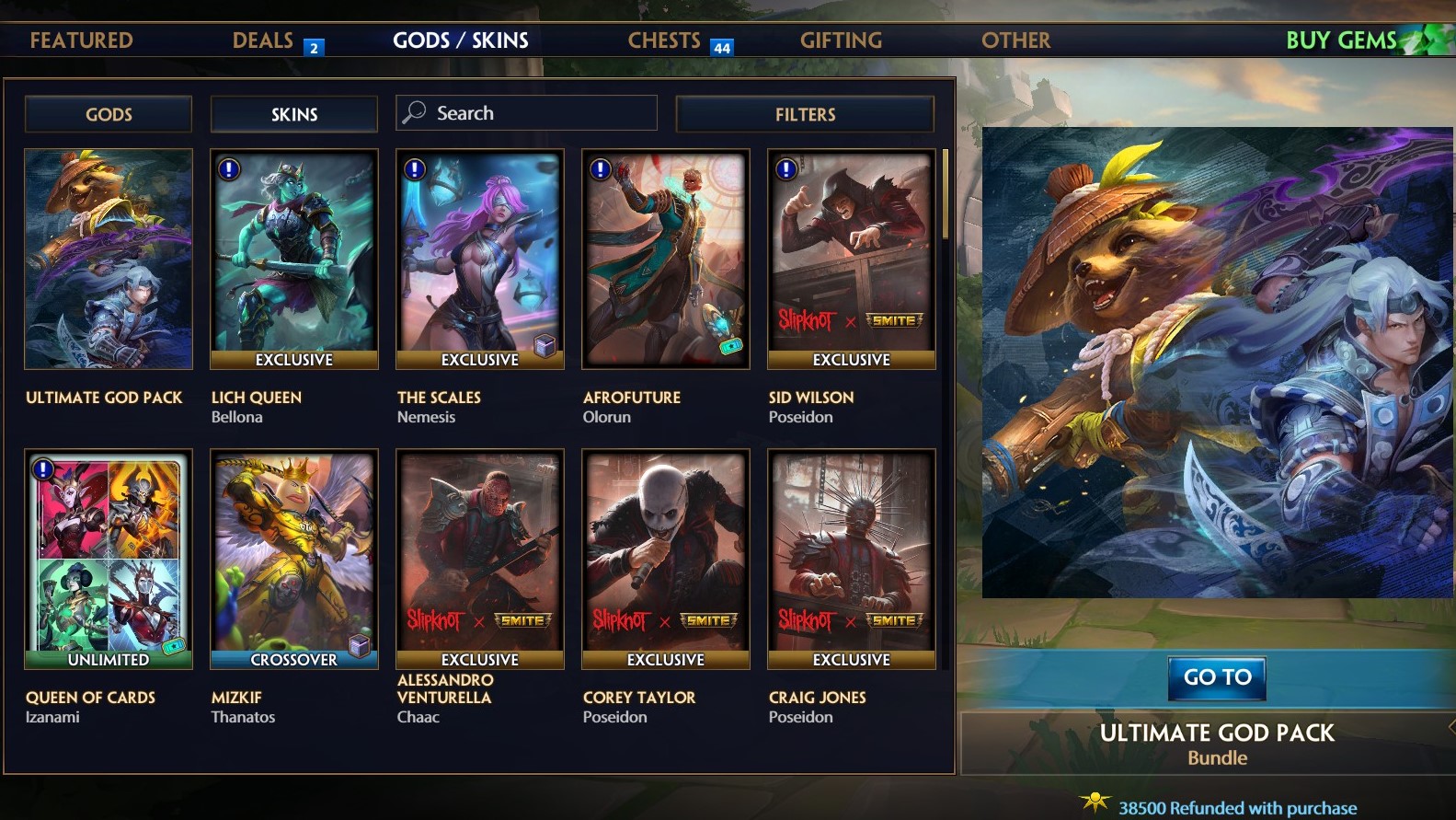The width and height of the screenshot is (1456, 820).
Task: Click the Go To button
Action: pos(1217,677)
